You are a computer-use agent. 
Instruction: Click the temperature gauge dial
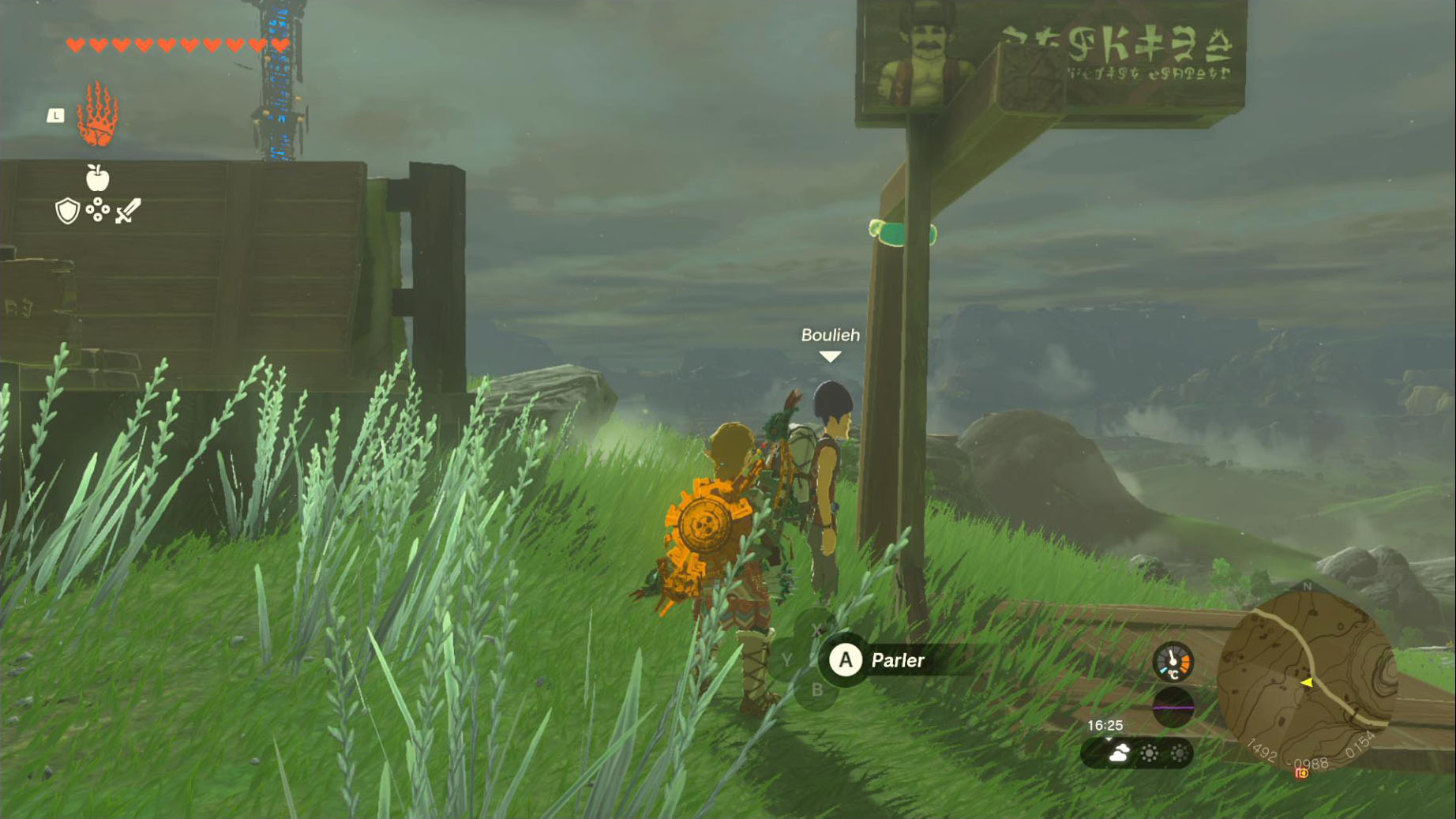click(1173, 662)
